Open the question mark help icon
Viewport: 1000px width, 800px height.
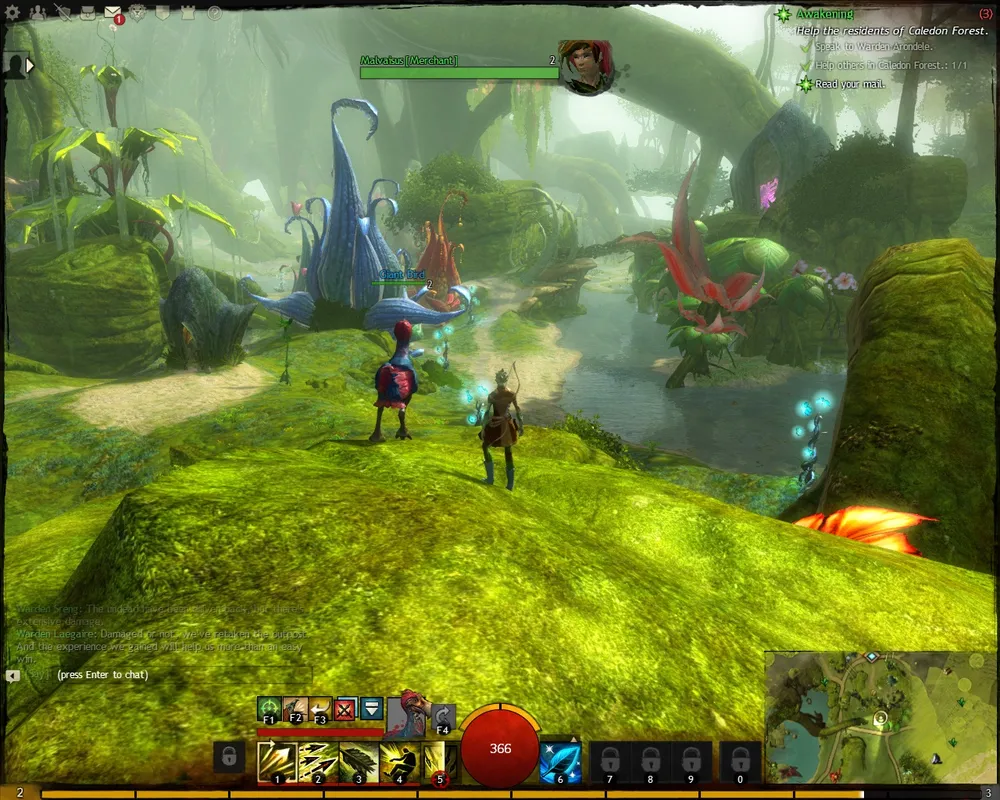214,13
